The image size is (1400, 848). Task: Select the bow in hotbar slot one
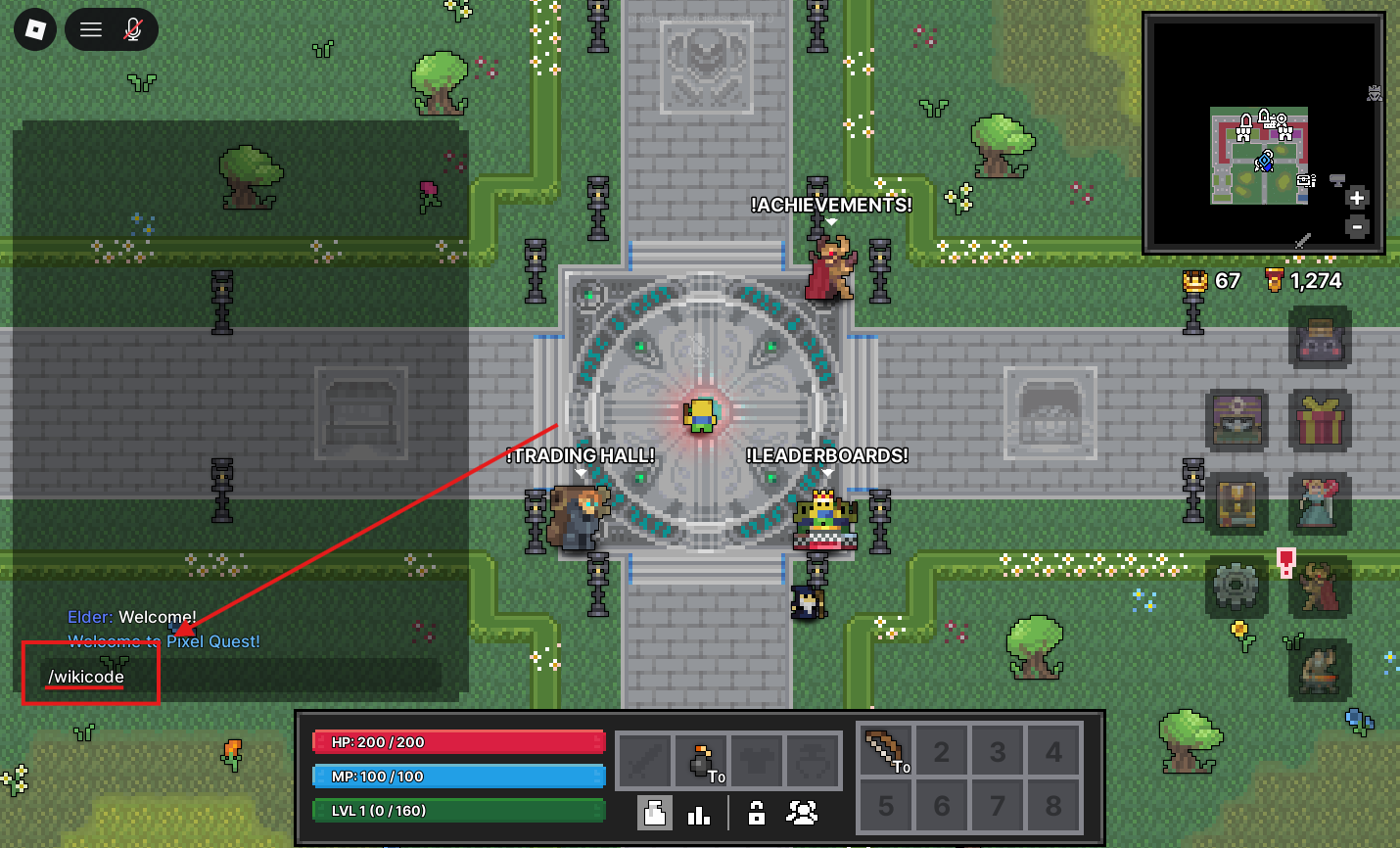pos(885,751)
